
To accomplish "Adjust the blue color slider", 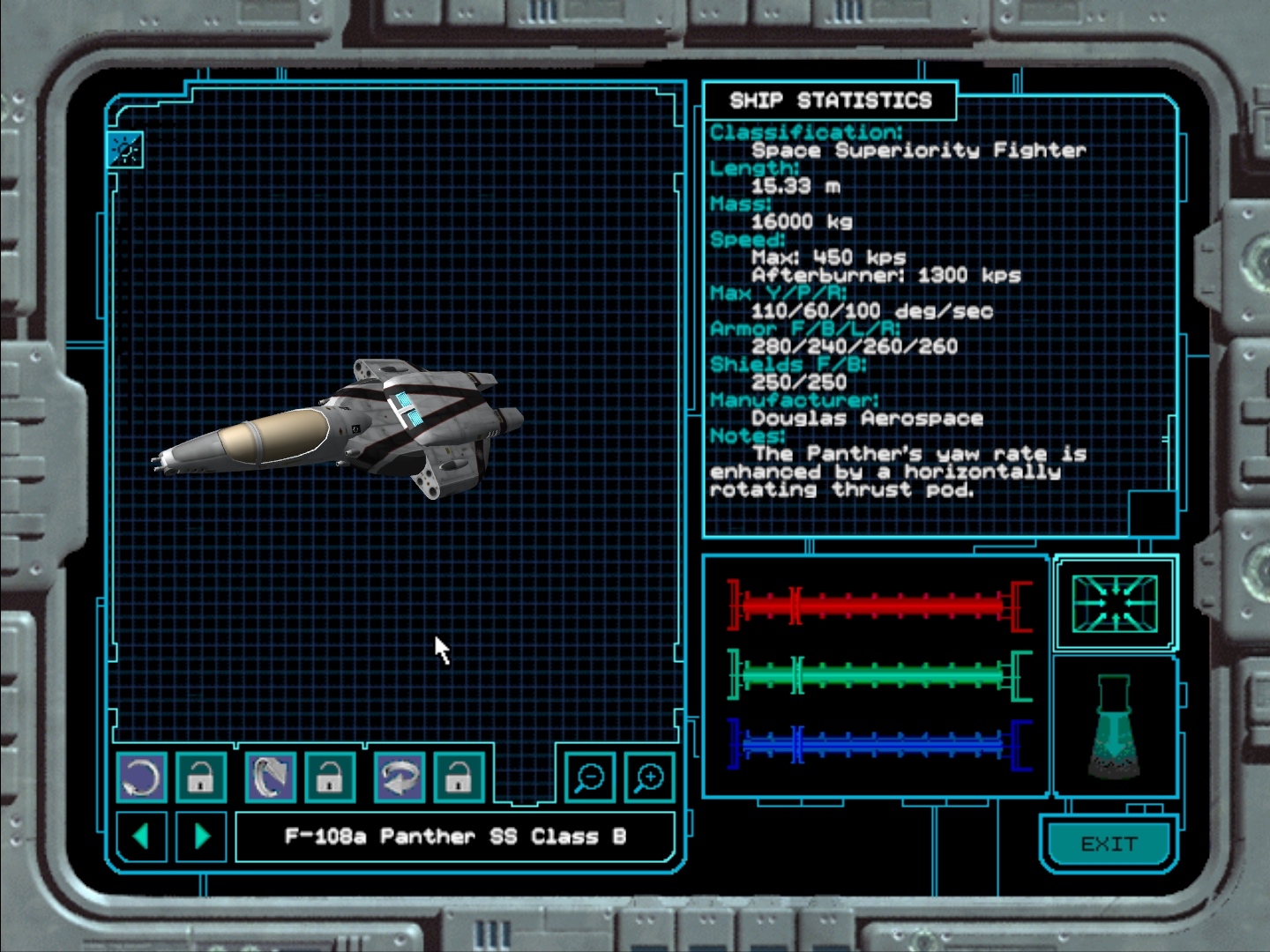I will coord(878,746).
